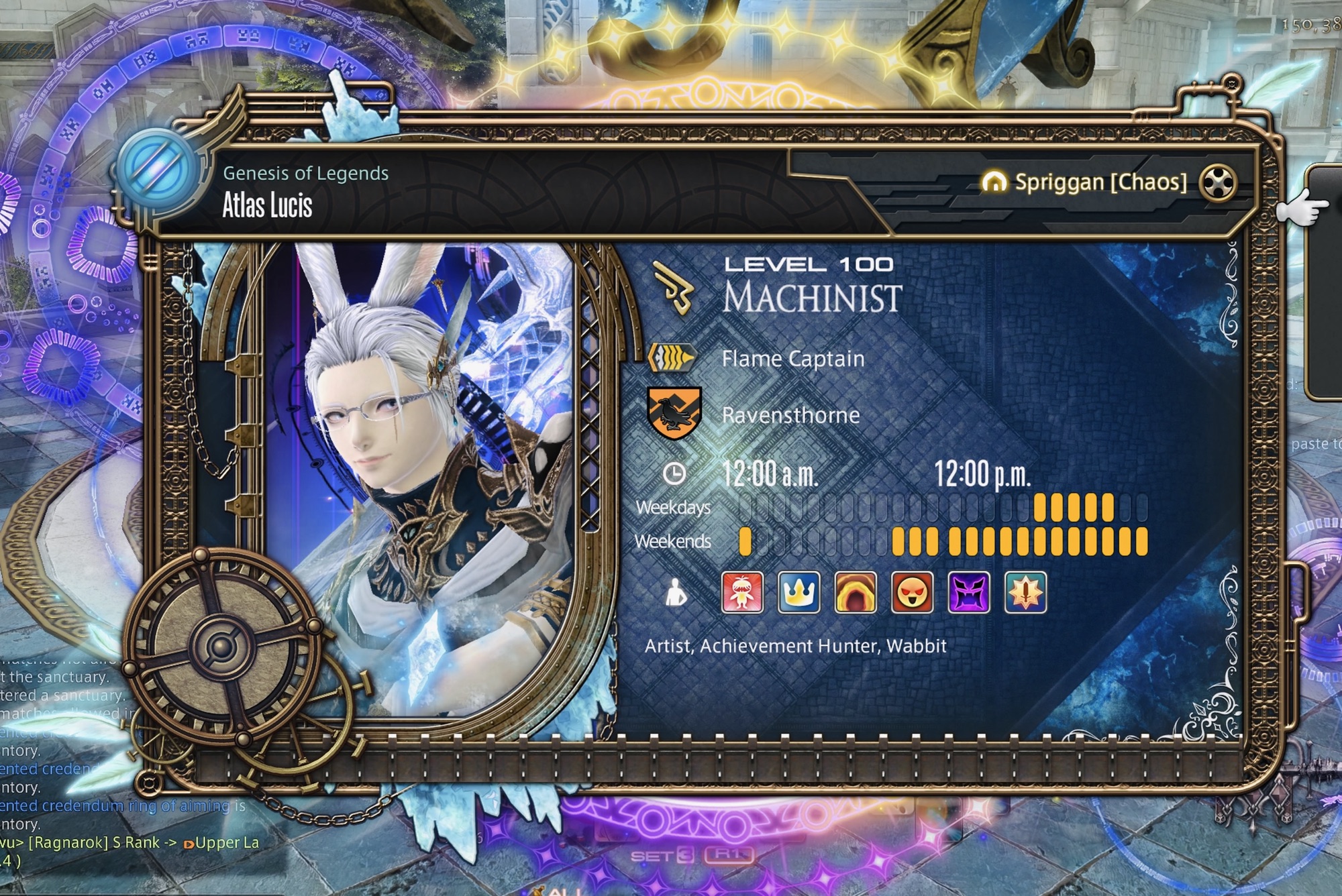Choose the blue crown playstyle icon
The image size is (1342, 896).
pos(798,592)
